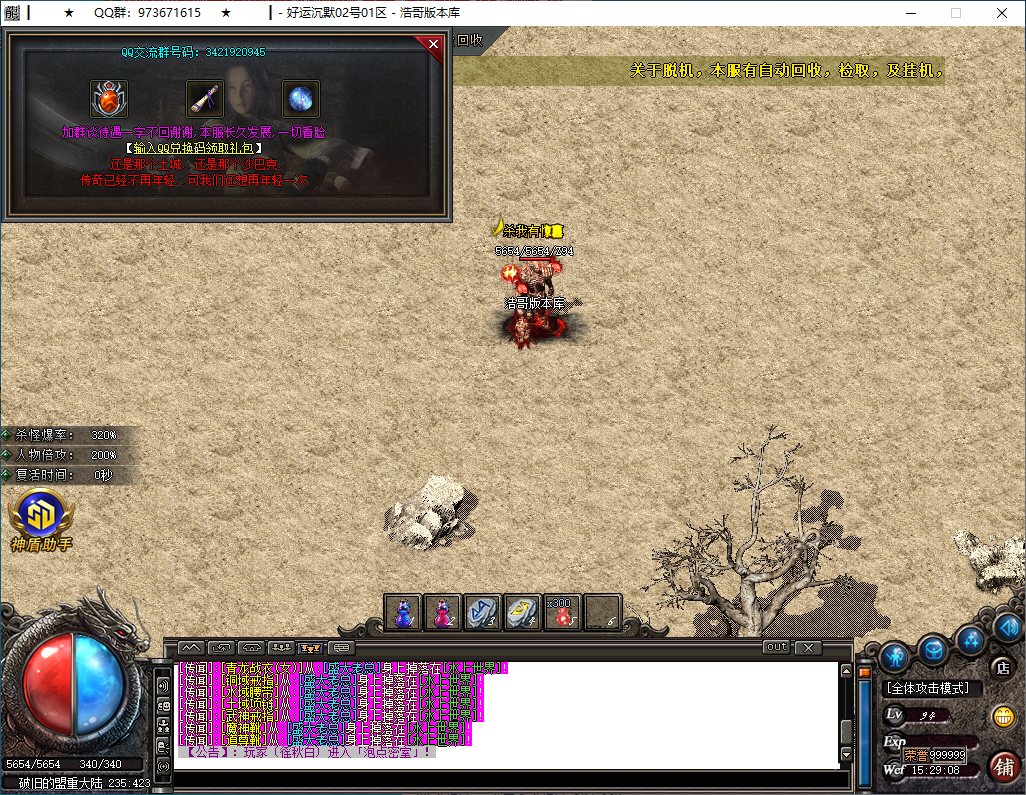Use the red potion in hotbar slot 2
1026x795 pixels.
tap(443, 612)
